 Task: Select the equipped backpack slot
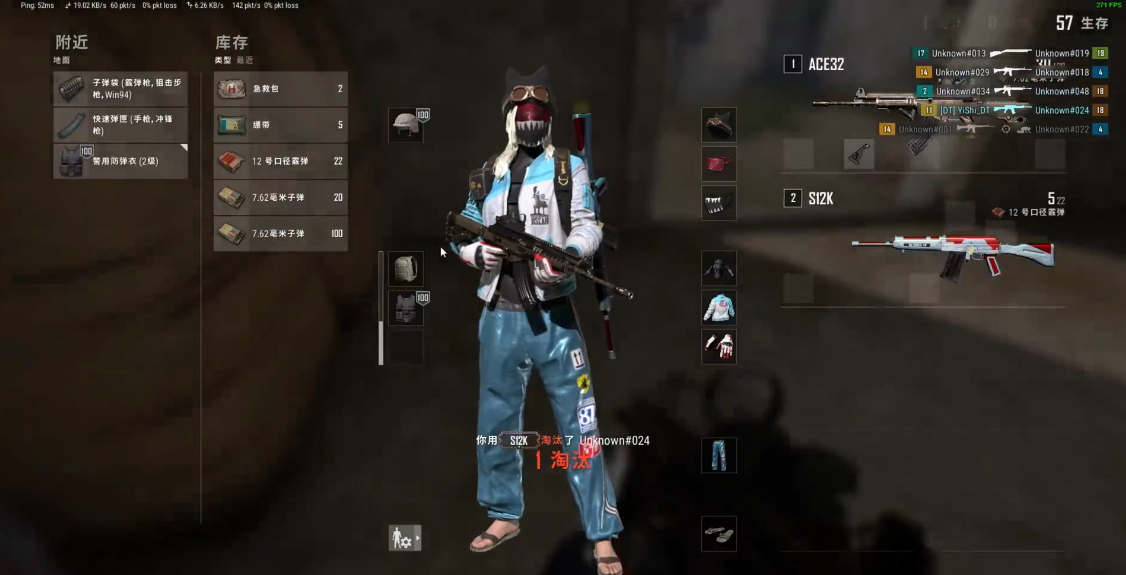click(406, 268)
